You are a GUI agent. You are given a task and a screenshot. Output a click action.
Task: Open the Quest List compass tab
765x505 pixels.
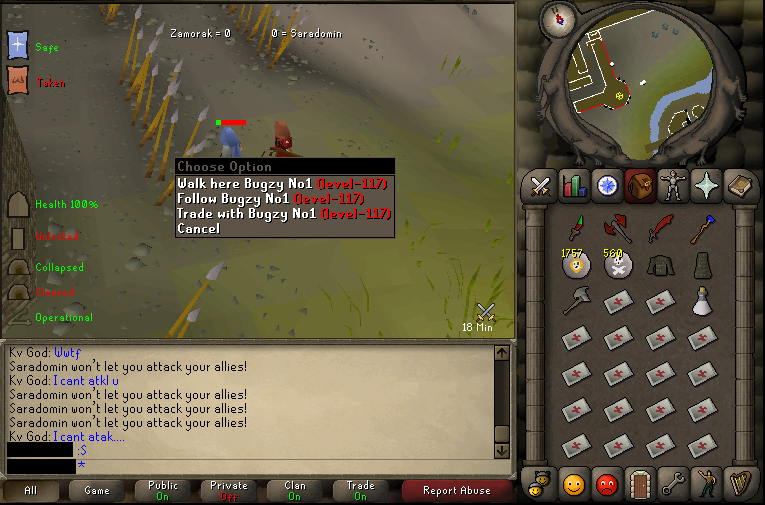click(x=606, y=186)
